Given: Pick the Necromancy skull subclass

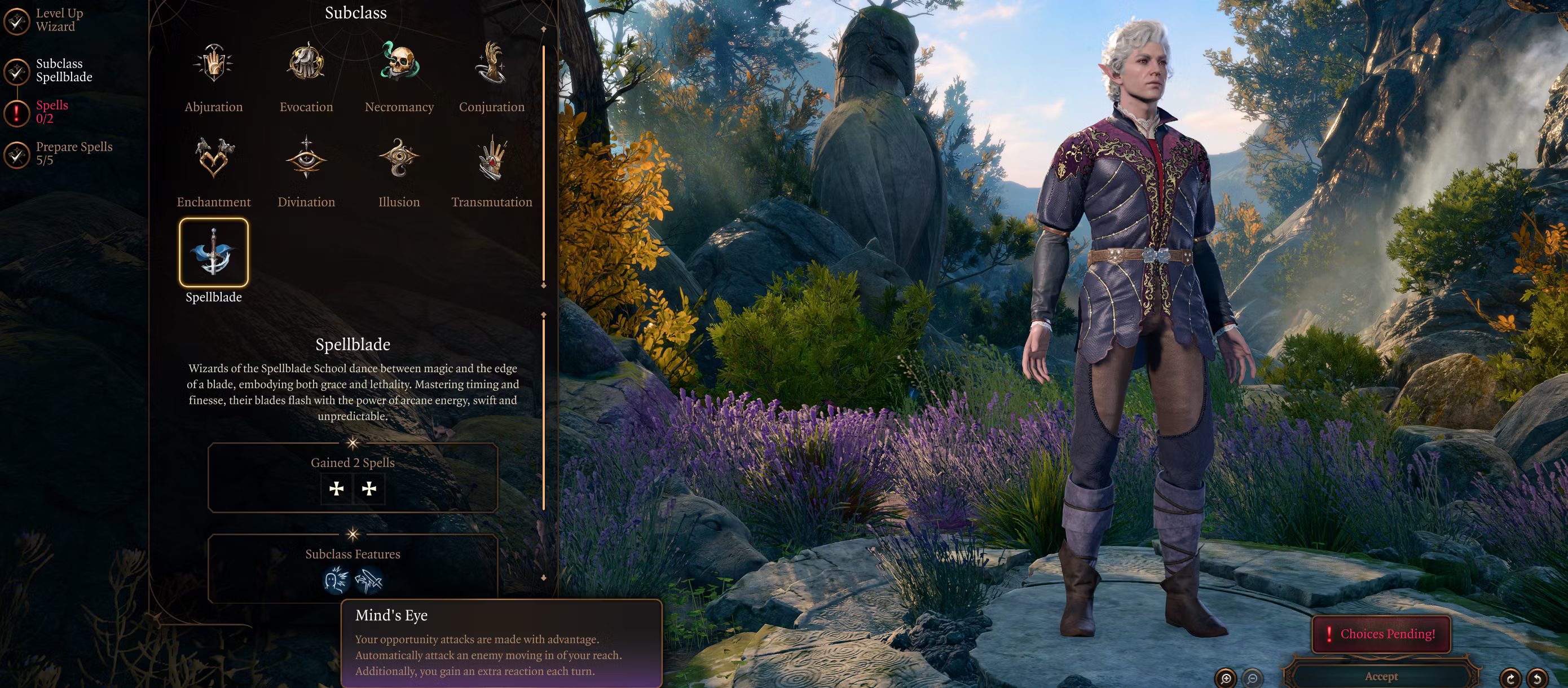Looking at the screenshot, I should 399,64.
